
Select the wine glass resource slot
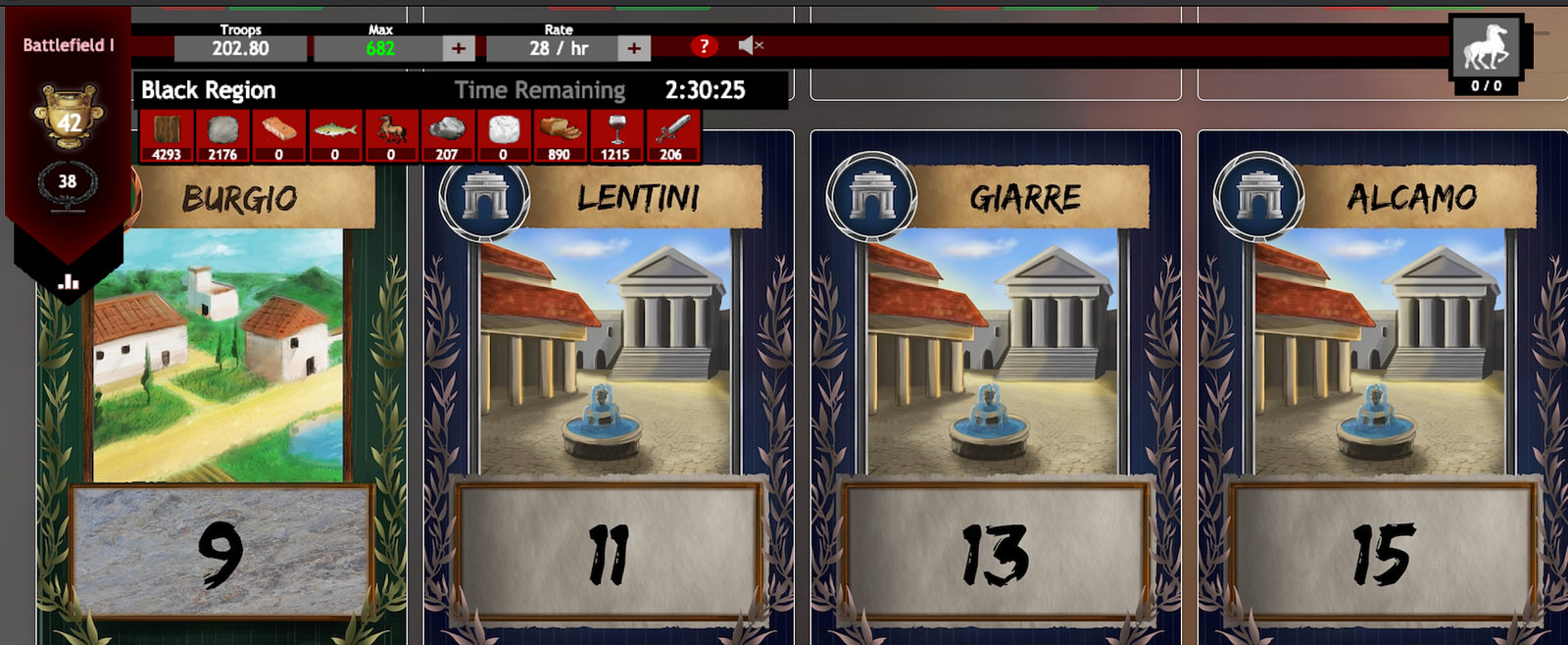pos(615,135)
